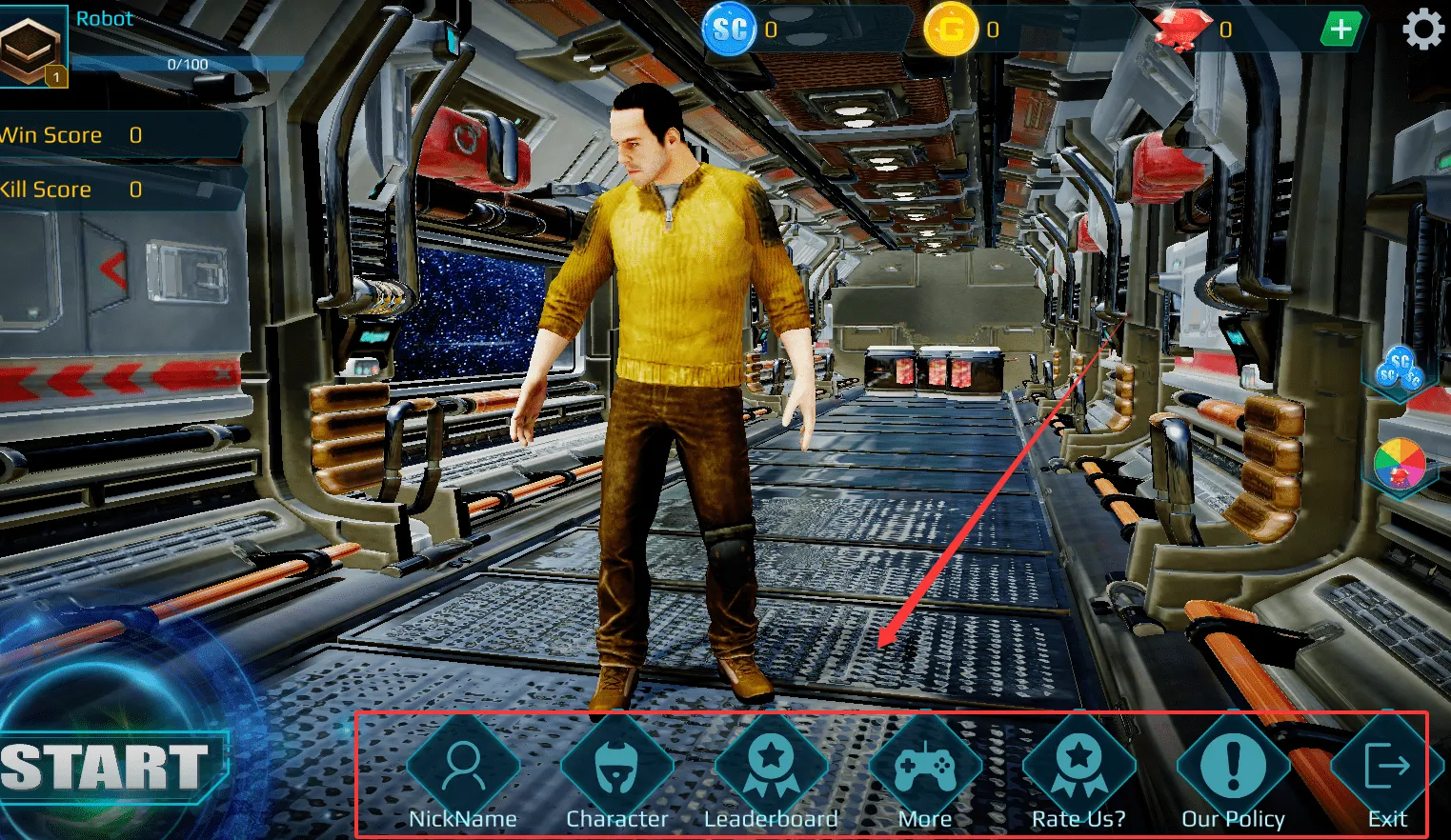Open settings with the gear icon
This screenshot has width=1451, height=840.
(1423, 30)
